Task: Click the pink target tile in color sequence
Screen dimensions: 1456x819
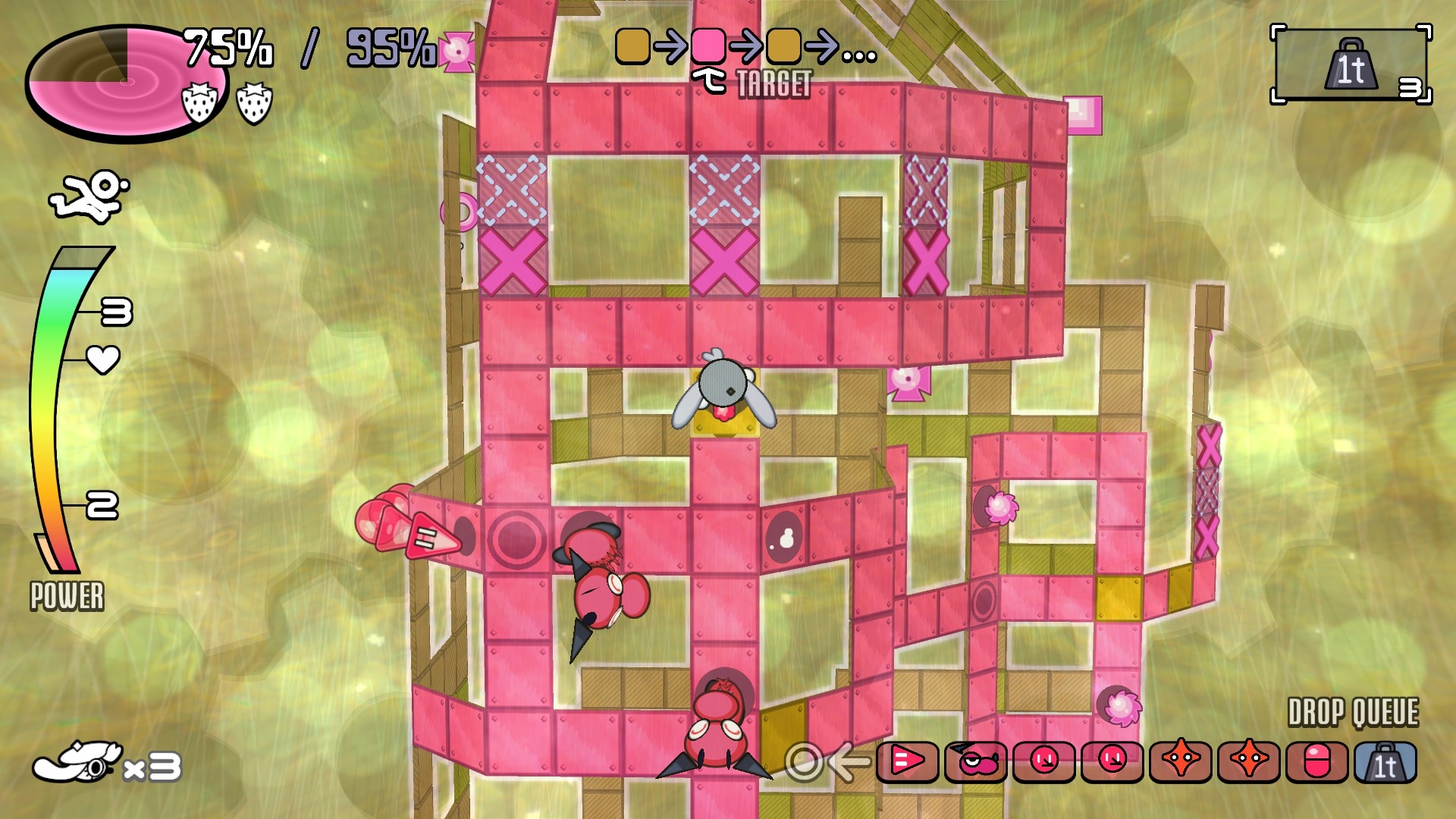Action: point(708,45)
